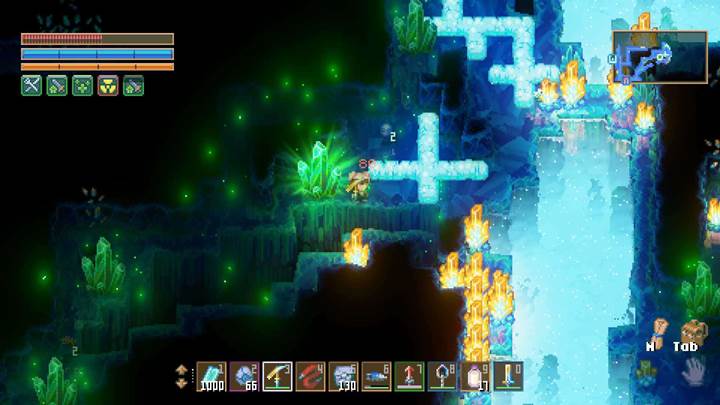Click the yellow radiation status icon

(x=107, y=86)
